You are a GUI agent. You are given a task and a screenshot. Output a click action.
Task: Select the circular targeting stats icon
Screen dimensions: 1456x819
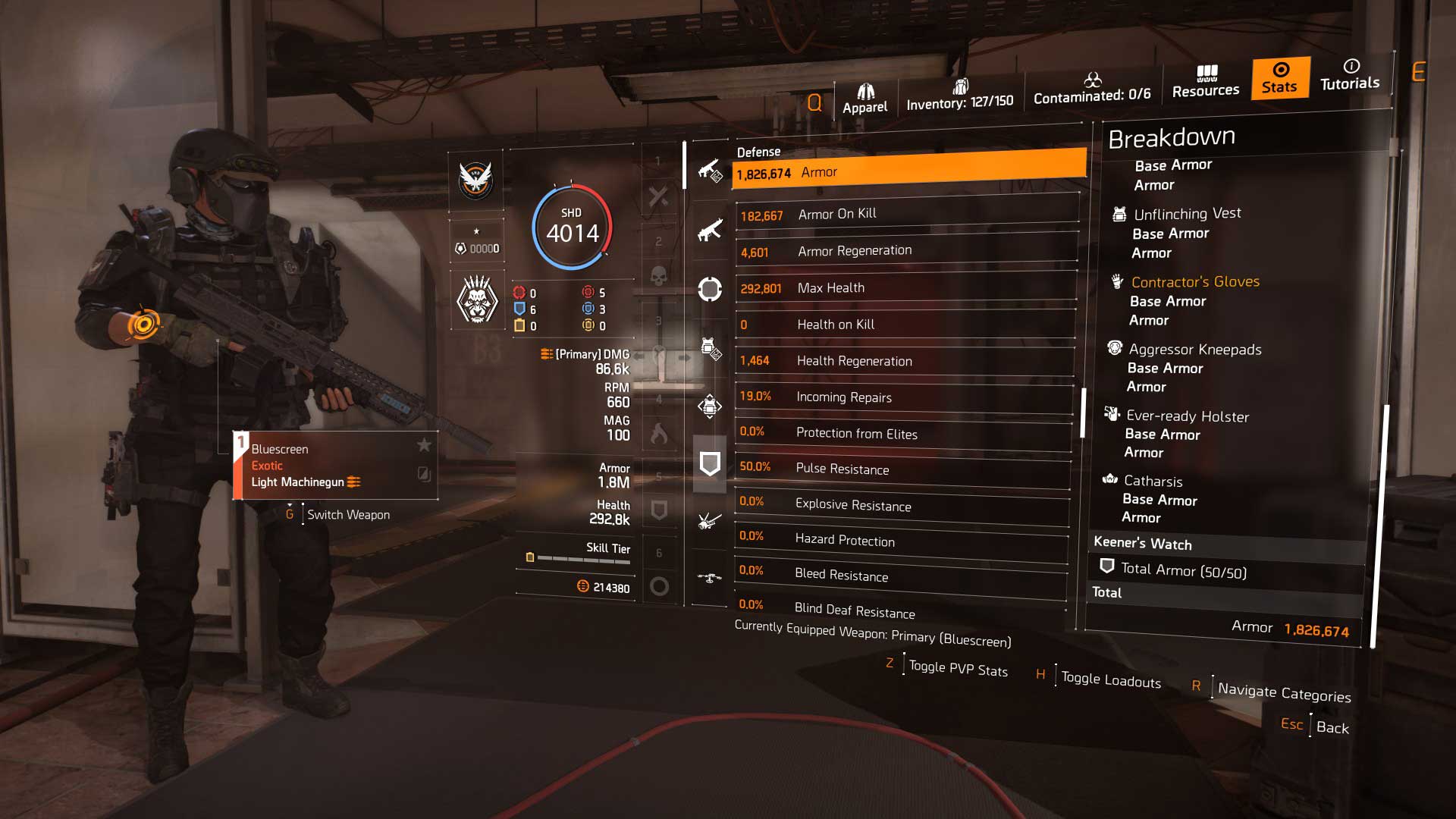pyautogui.click(x=711, y=290)
